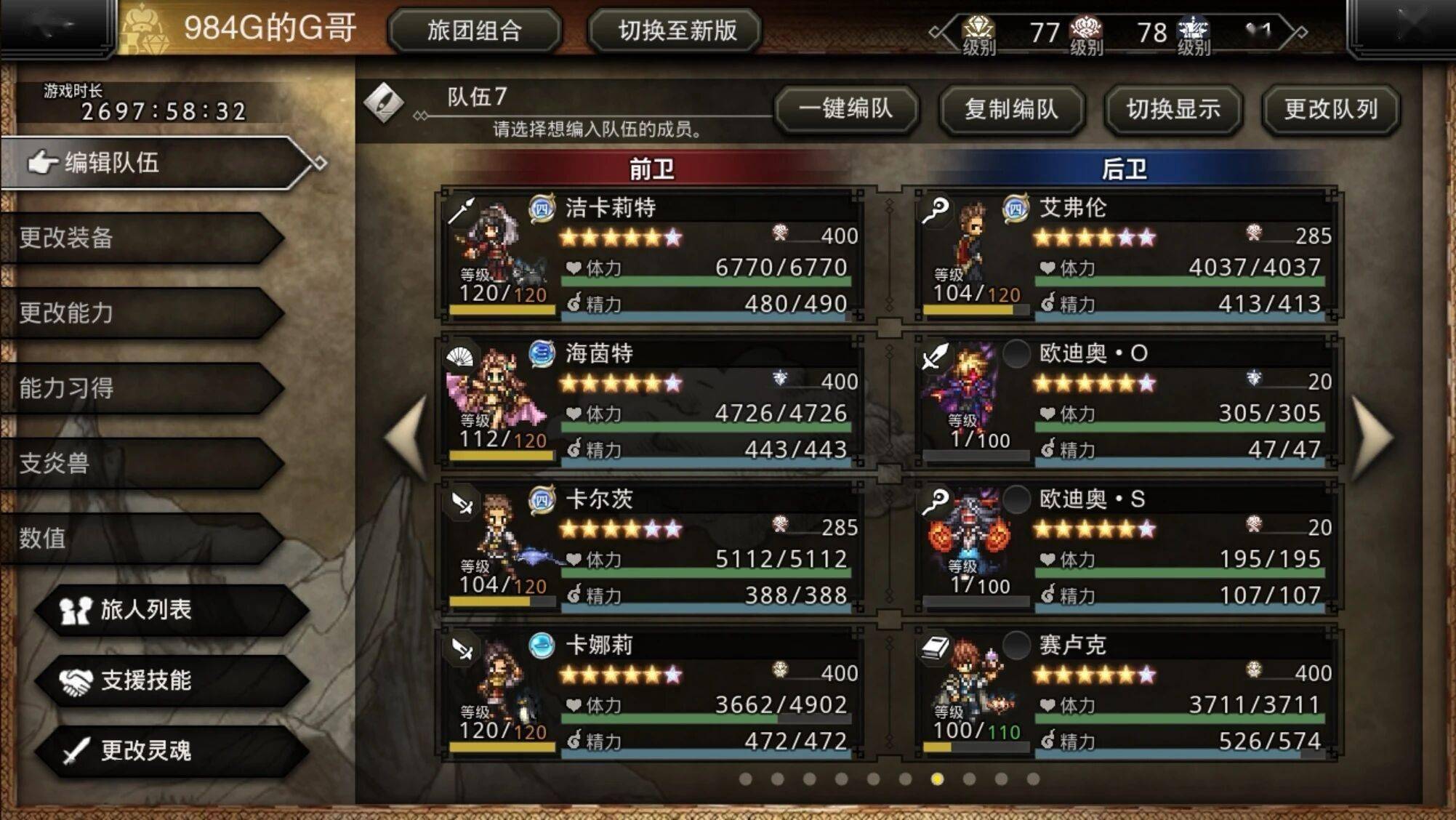Toggle display with 切换显示
This screenshot has width=1456, height=820.
(x=1173, y=109)
